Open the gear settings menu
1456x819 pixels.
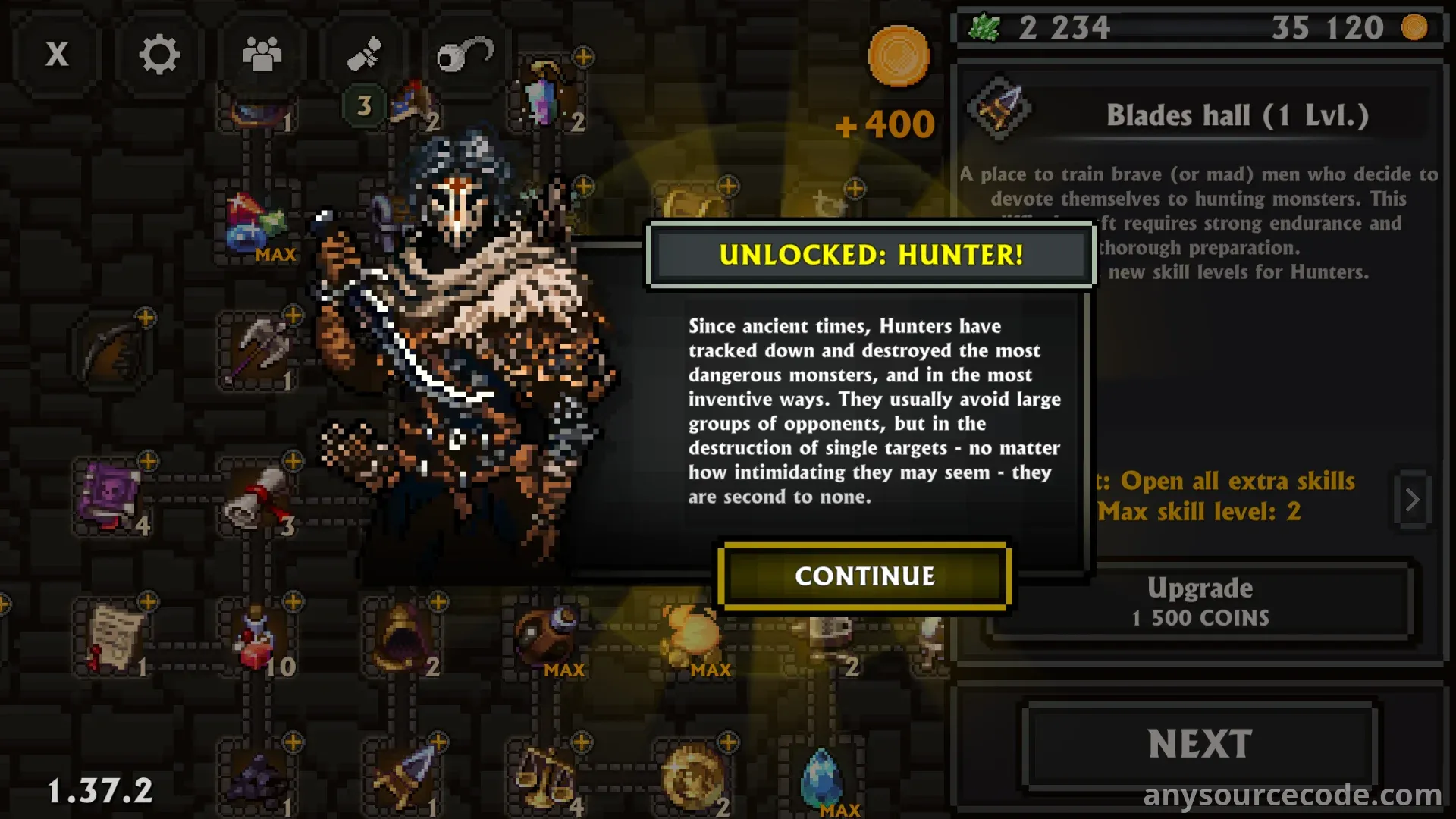tap(159, 55)
